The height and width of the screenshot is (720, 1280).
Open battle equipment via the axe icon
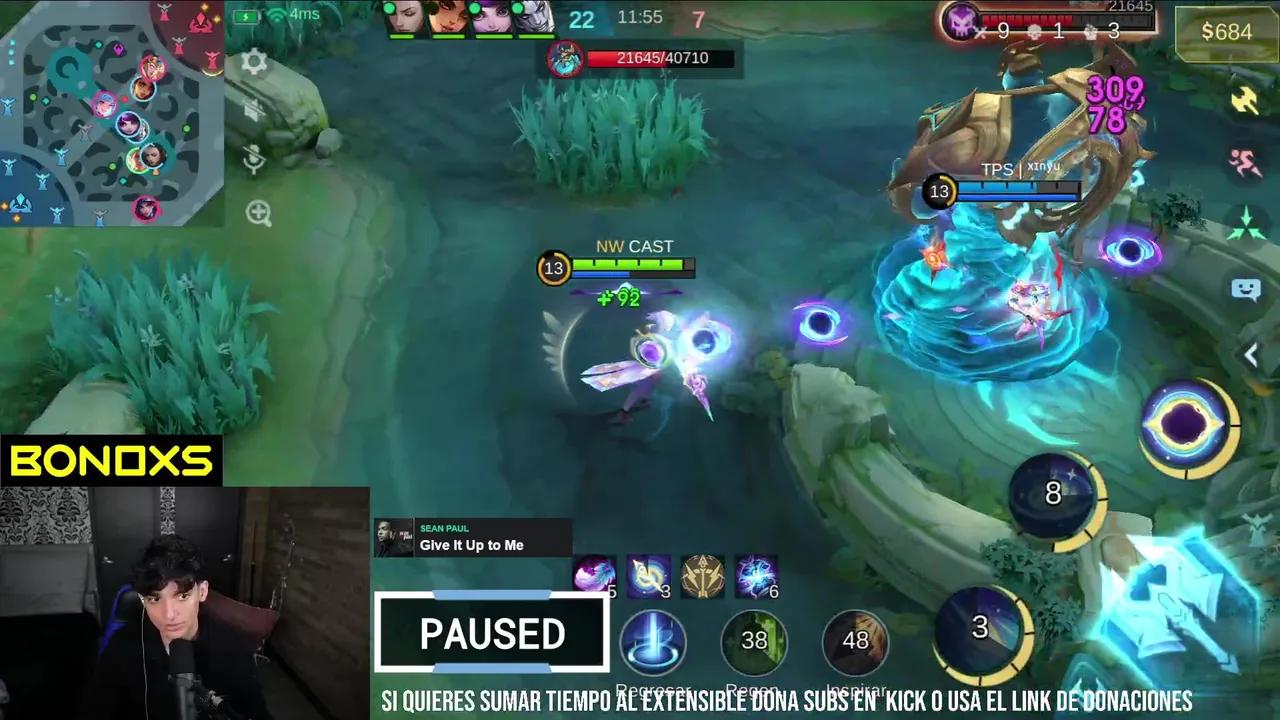[x=1243, y=100]
